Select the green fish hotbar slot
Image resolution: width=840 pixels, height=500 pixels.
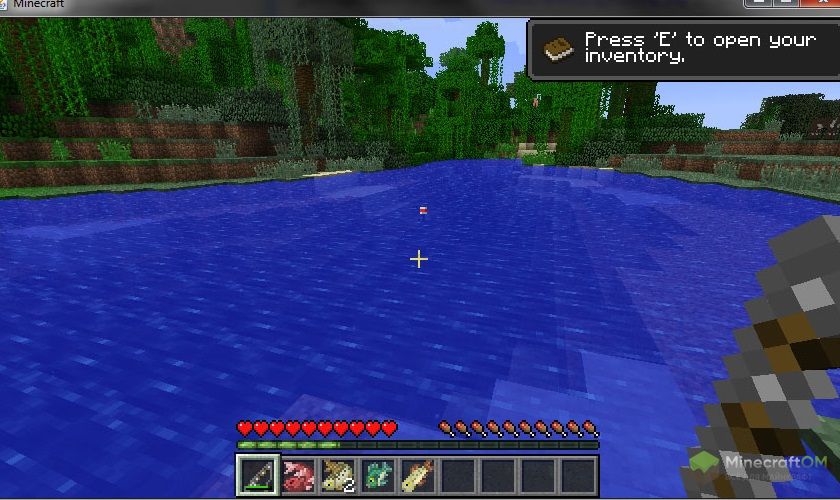pos(377,475)
